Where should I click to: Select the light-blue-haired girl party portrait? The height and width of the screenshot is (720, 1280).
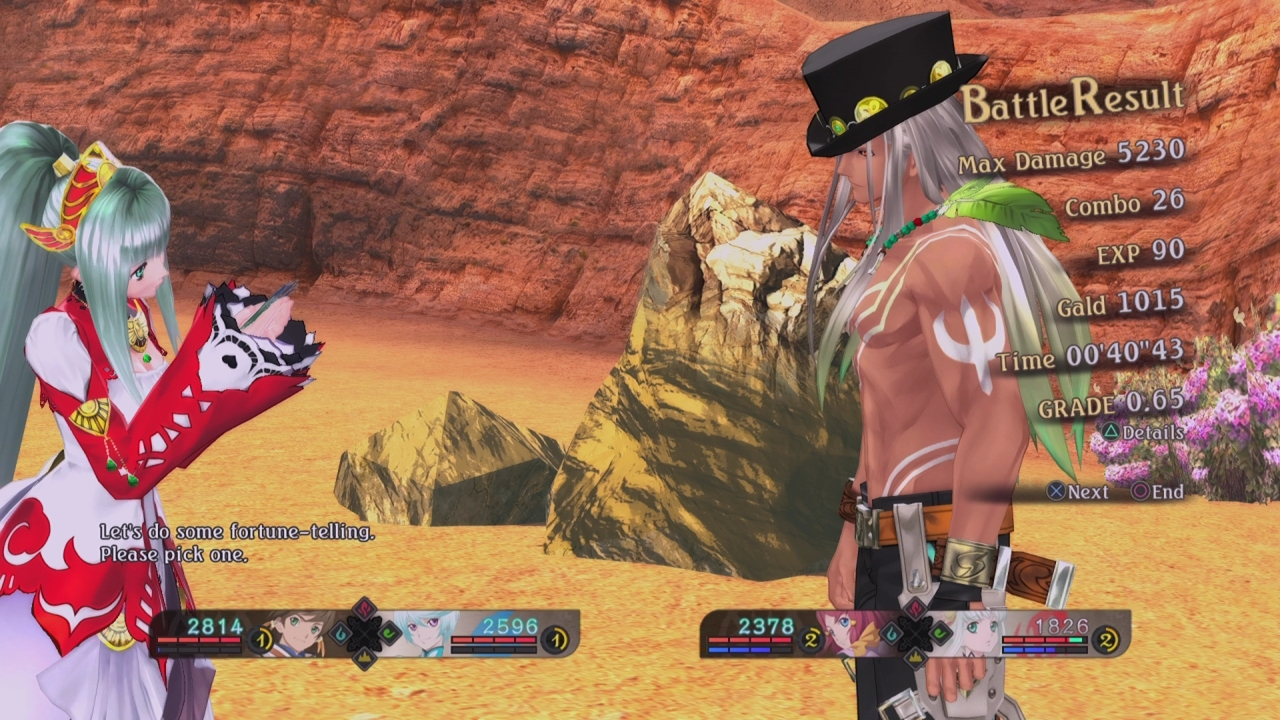(426, 634)
